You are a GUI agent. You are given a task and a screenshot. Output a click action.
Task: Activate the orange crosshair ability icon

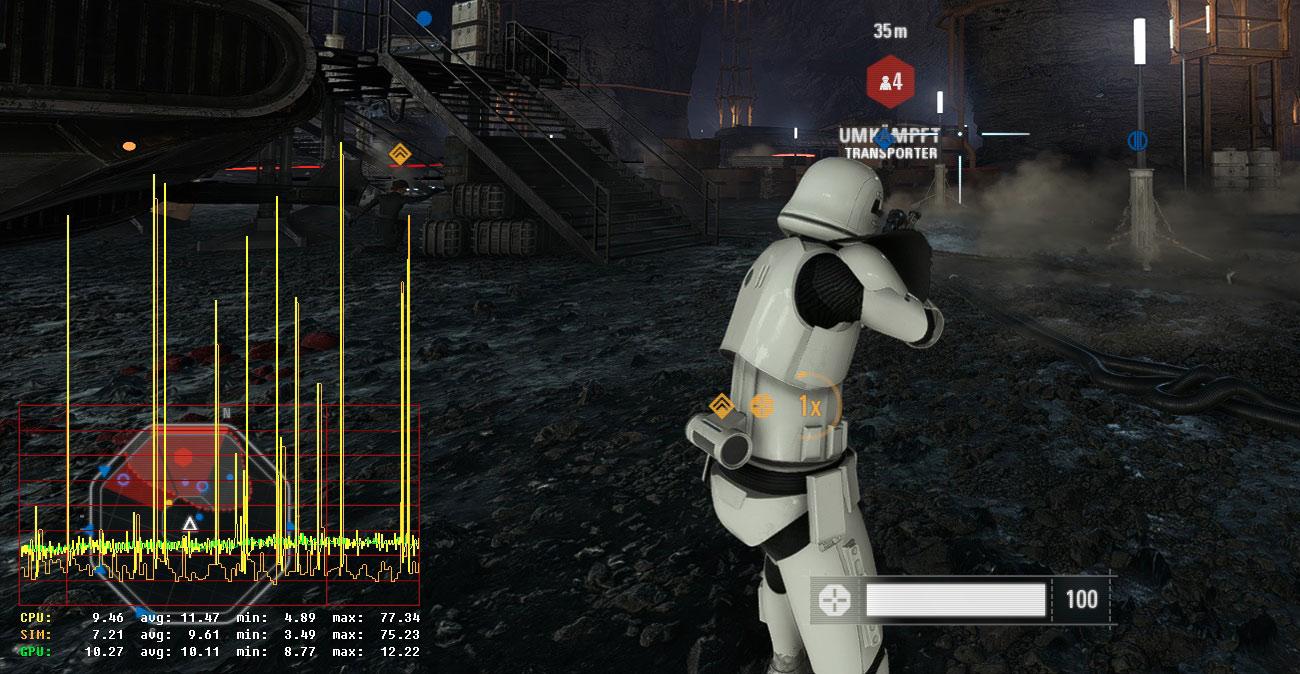[763, 405]
